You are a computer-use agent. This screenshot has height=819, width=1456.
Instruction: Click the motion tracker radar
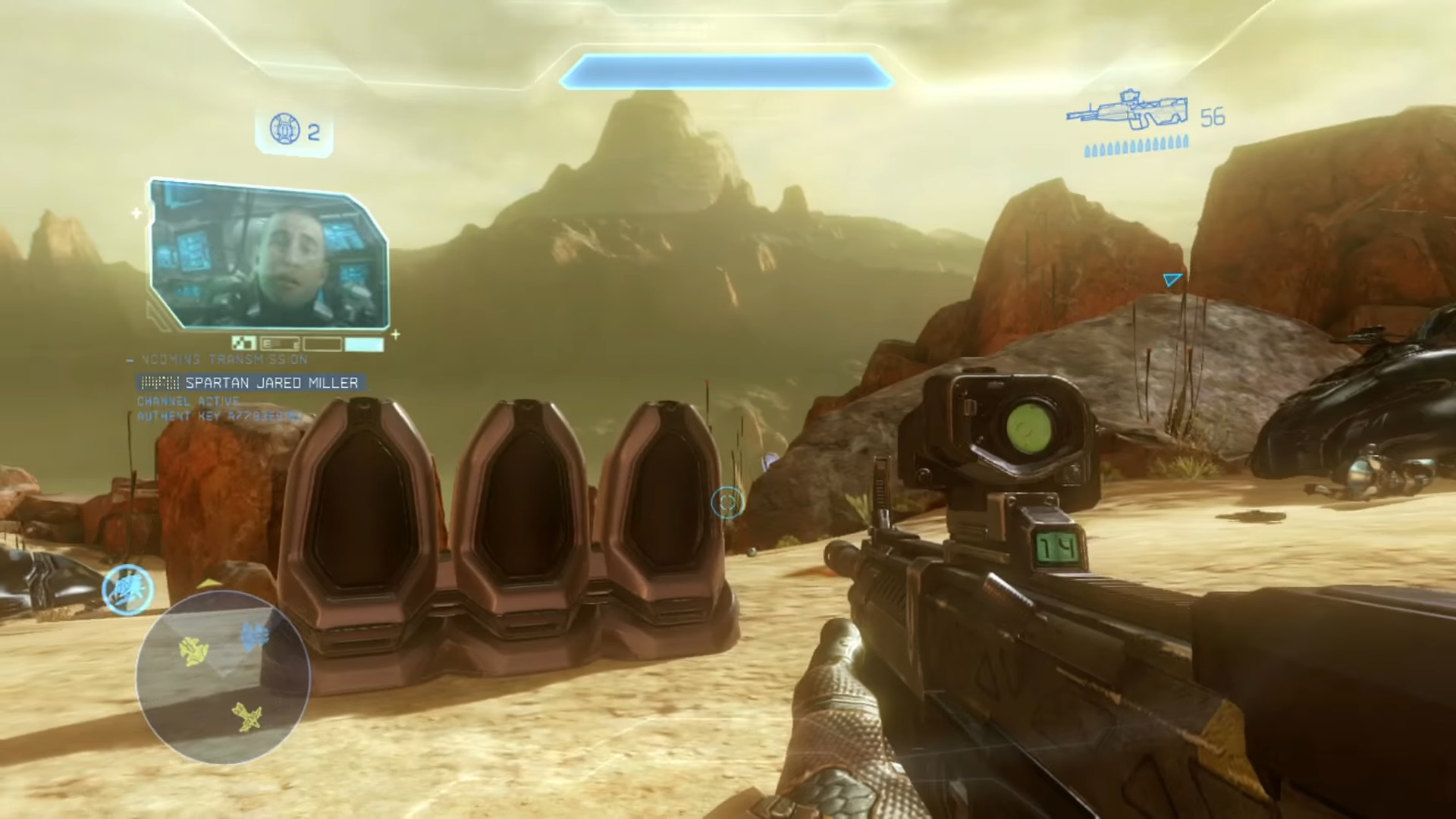click(223, 677)
